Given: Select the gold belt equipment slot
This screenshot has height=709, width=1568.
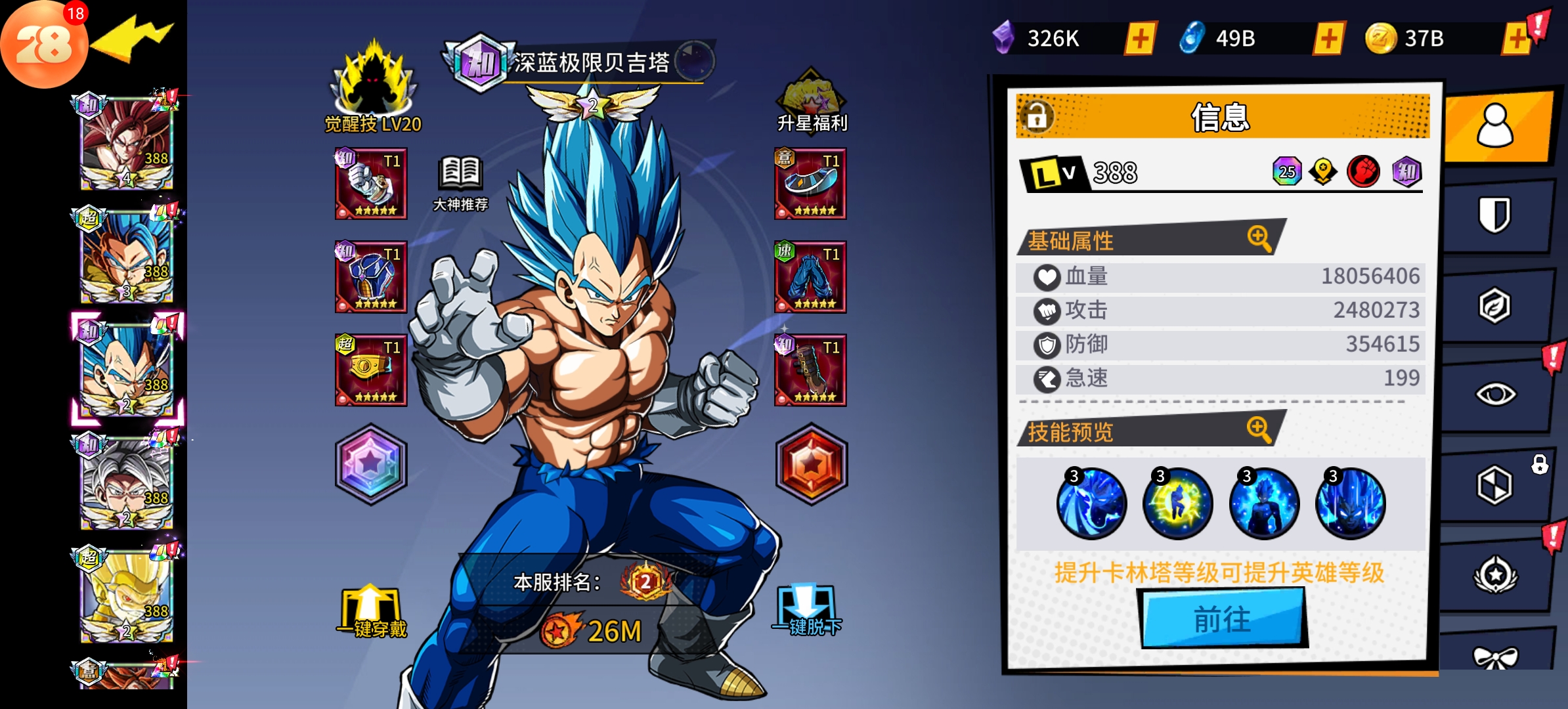Looking at the screenshot, I should coord(371,370).
